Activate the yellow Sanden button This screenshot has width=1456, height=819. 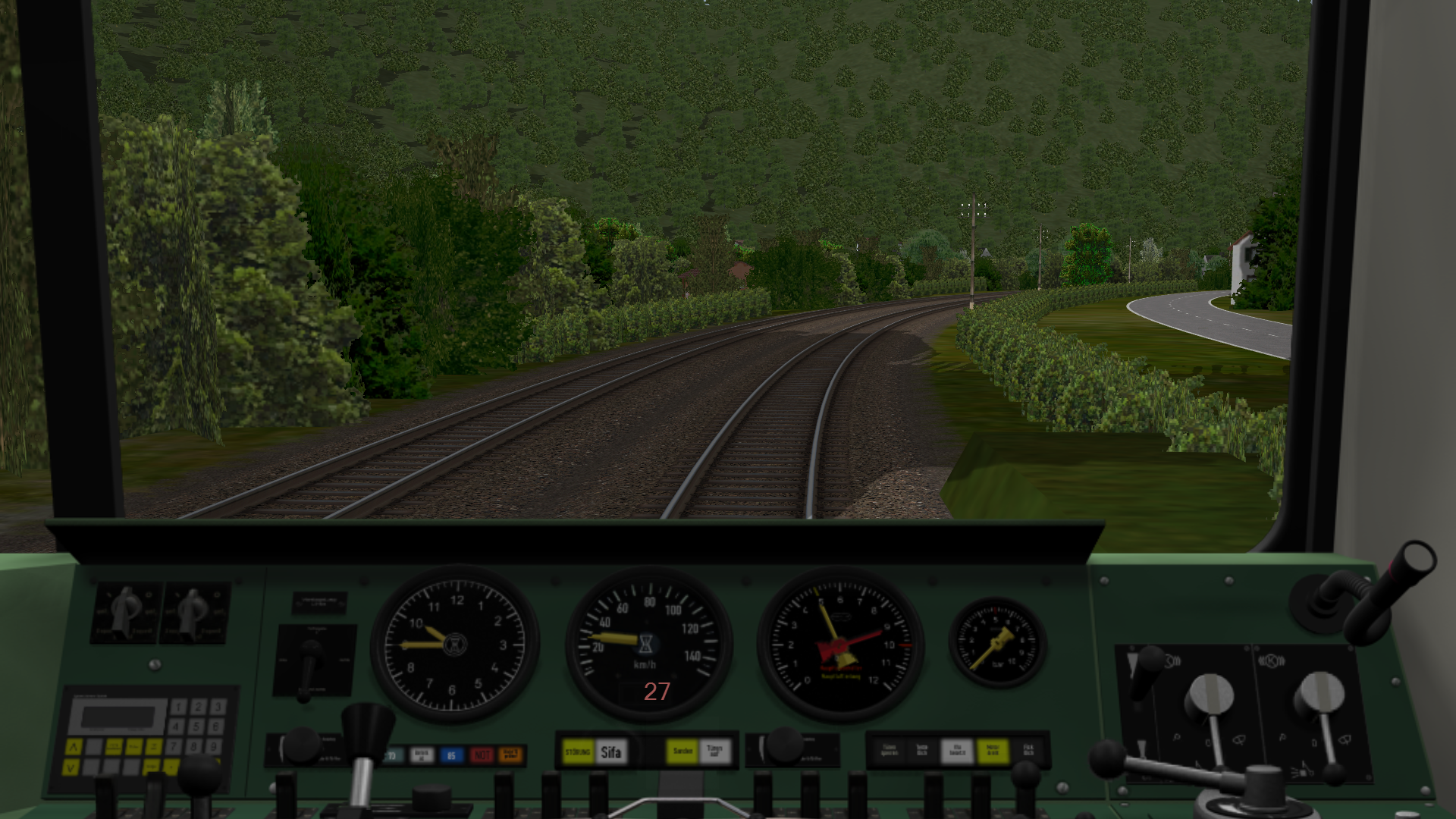pos(682,752)
